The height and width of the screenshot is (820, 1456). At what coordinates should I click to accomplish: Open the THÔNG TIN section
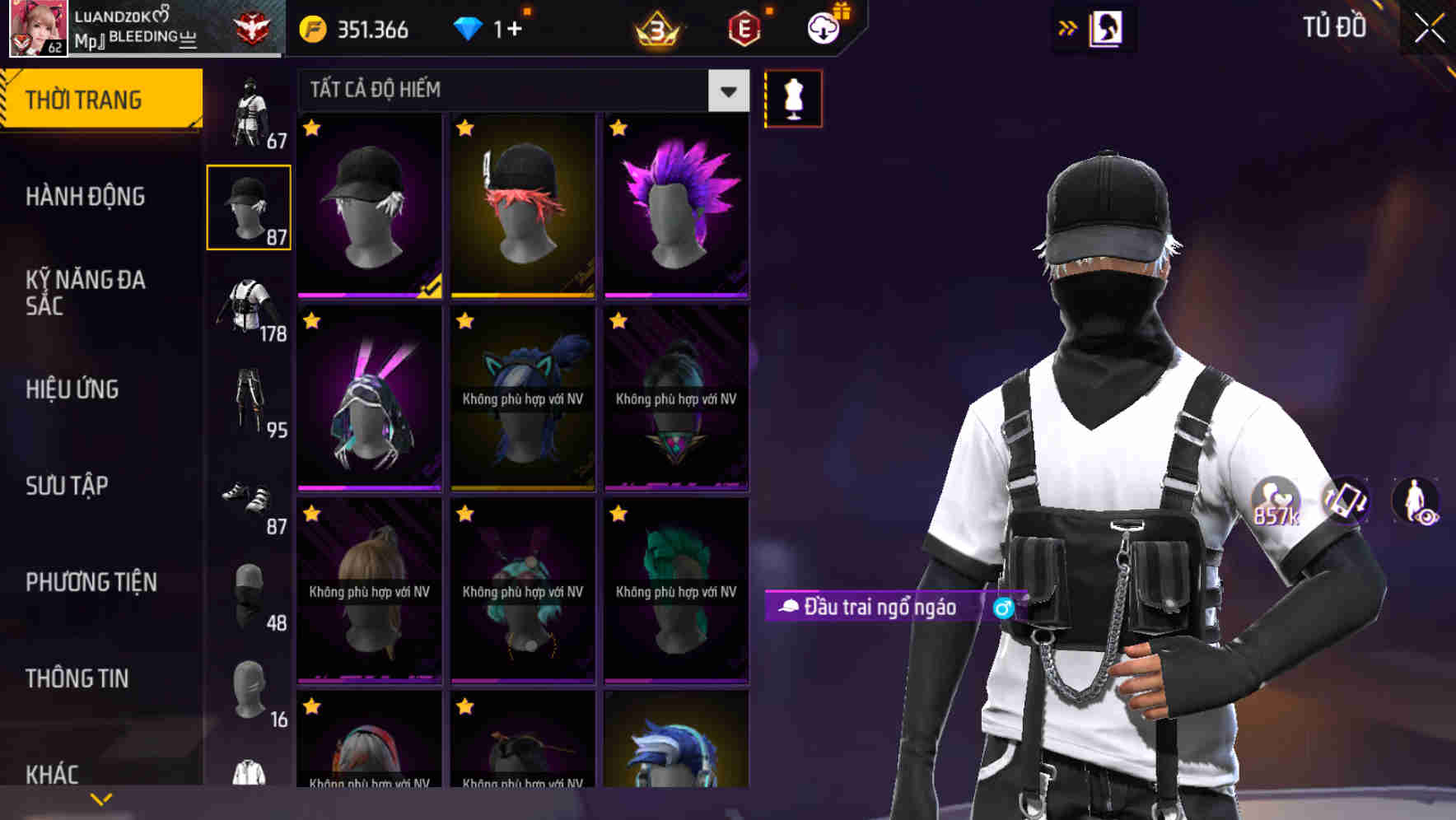pyautogui.click(x=78, y=678)
